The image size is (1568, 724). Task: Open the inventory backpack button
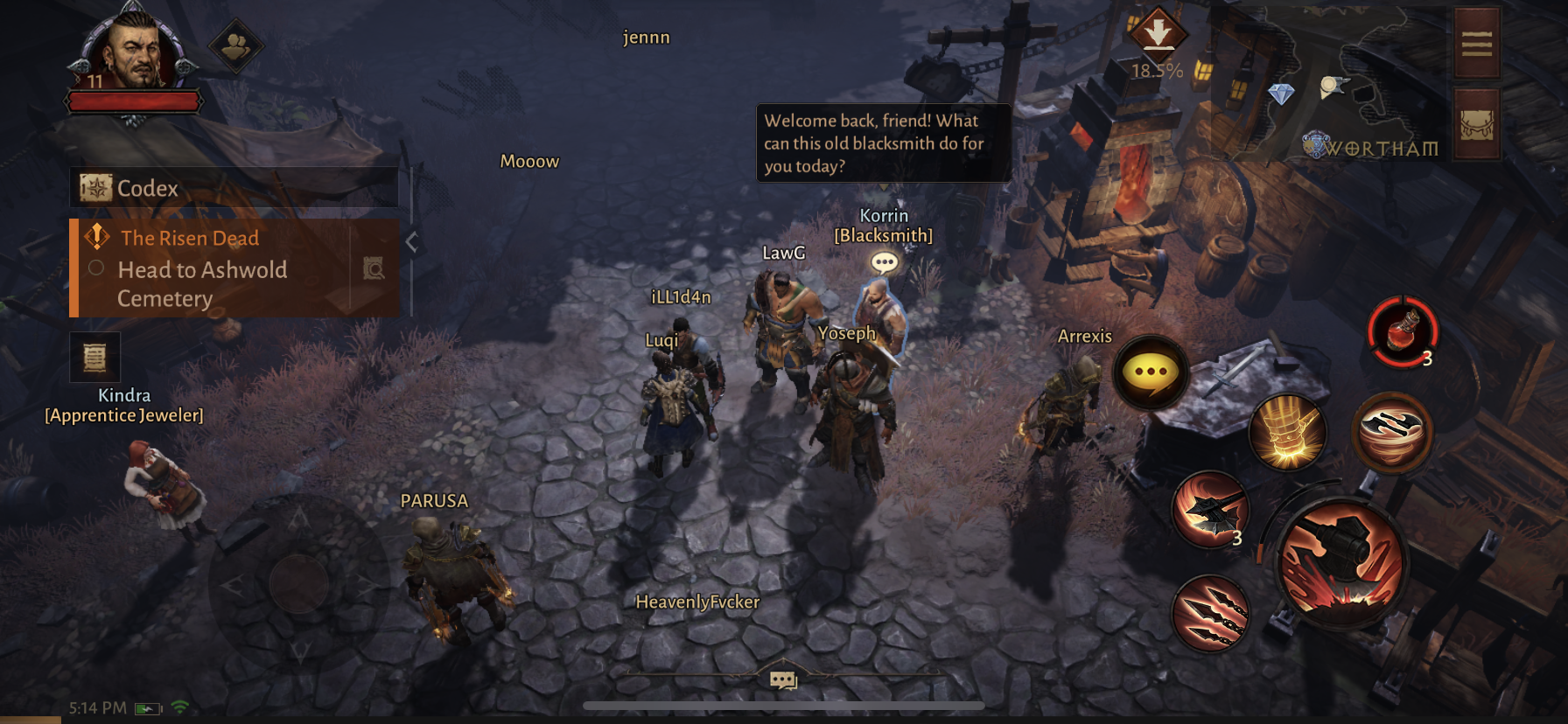[1477, 125]
